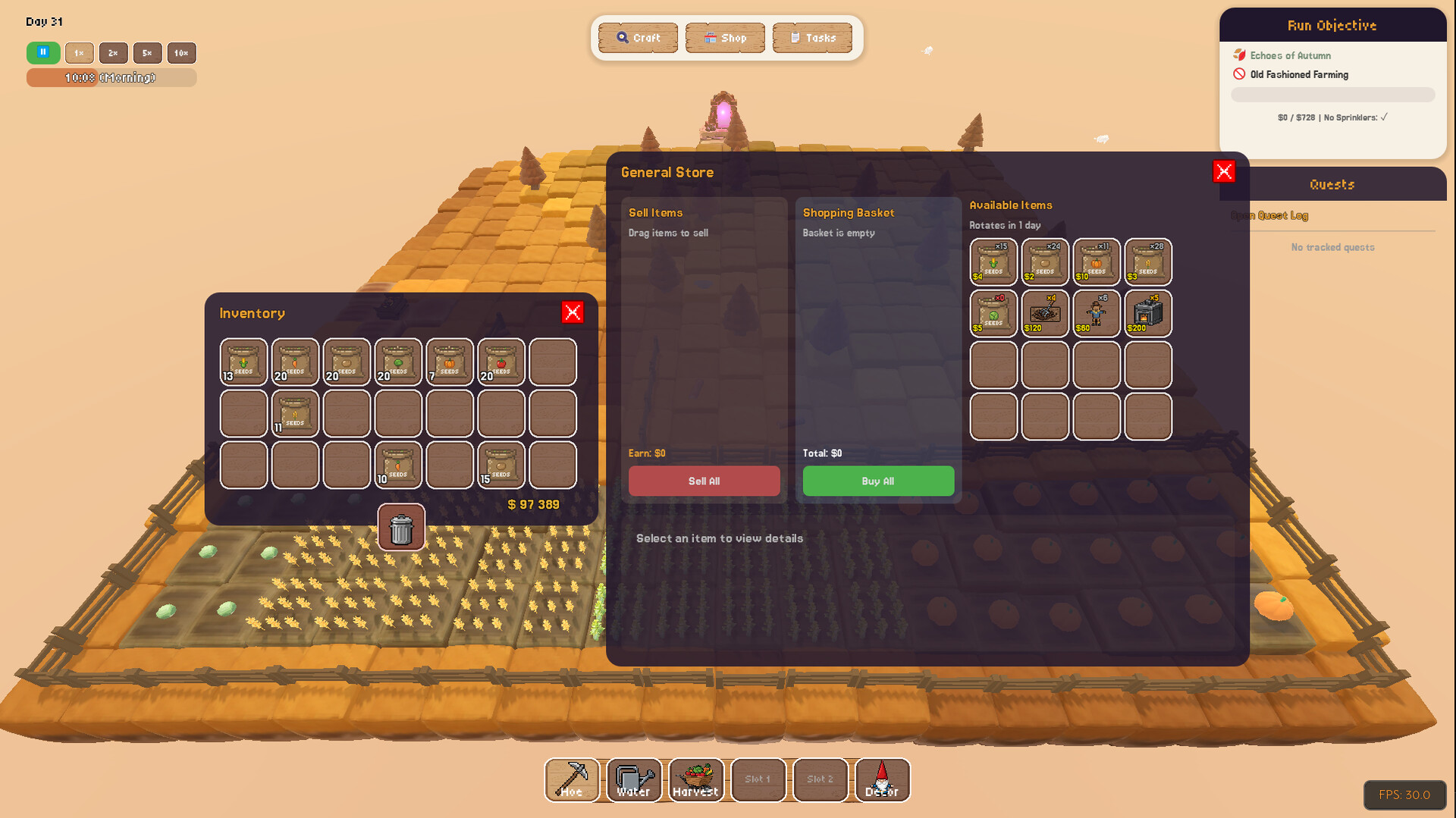The width and height of the screenshot is (1456, 818).
Task: Open the Craft menu
Action: click(x=638, y=38)
